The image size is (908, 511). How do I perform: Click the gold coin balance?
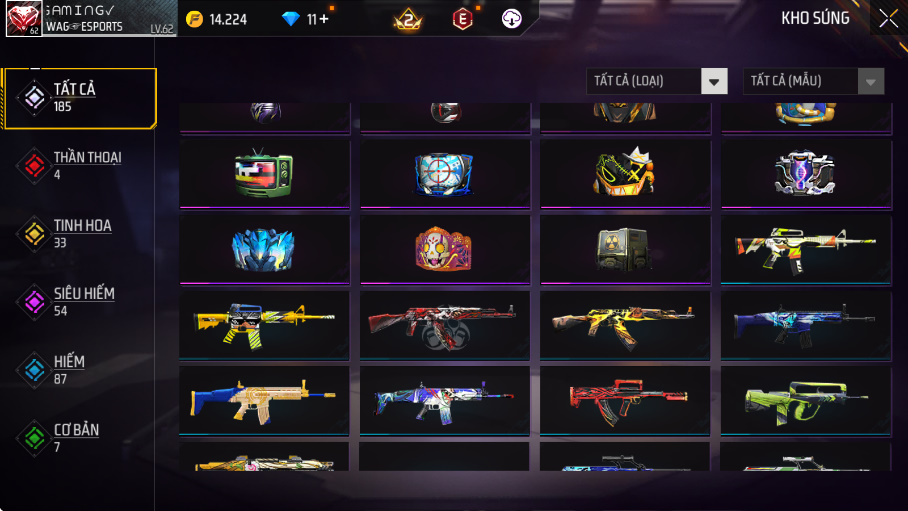(217, 19)
